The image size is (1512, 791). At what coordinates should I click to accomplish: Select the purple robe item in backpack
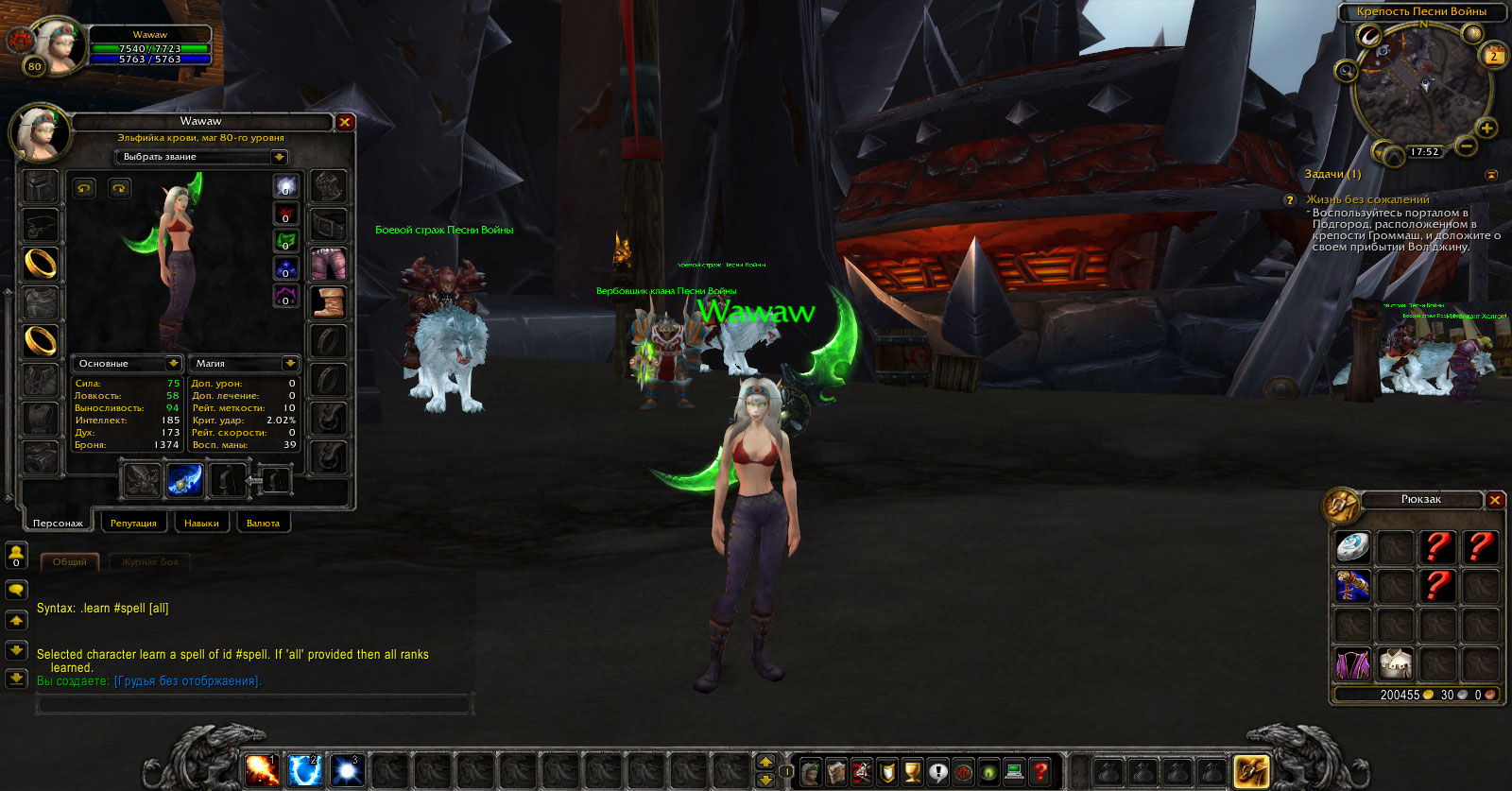tap(1352, 663)
